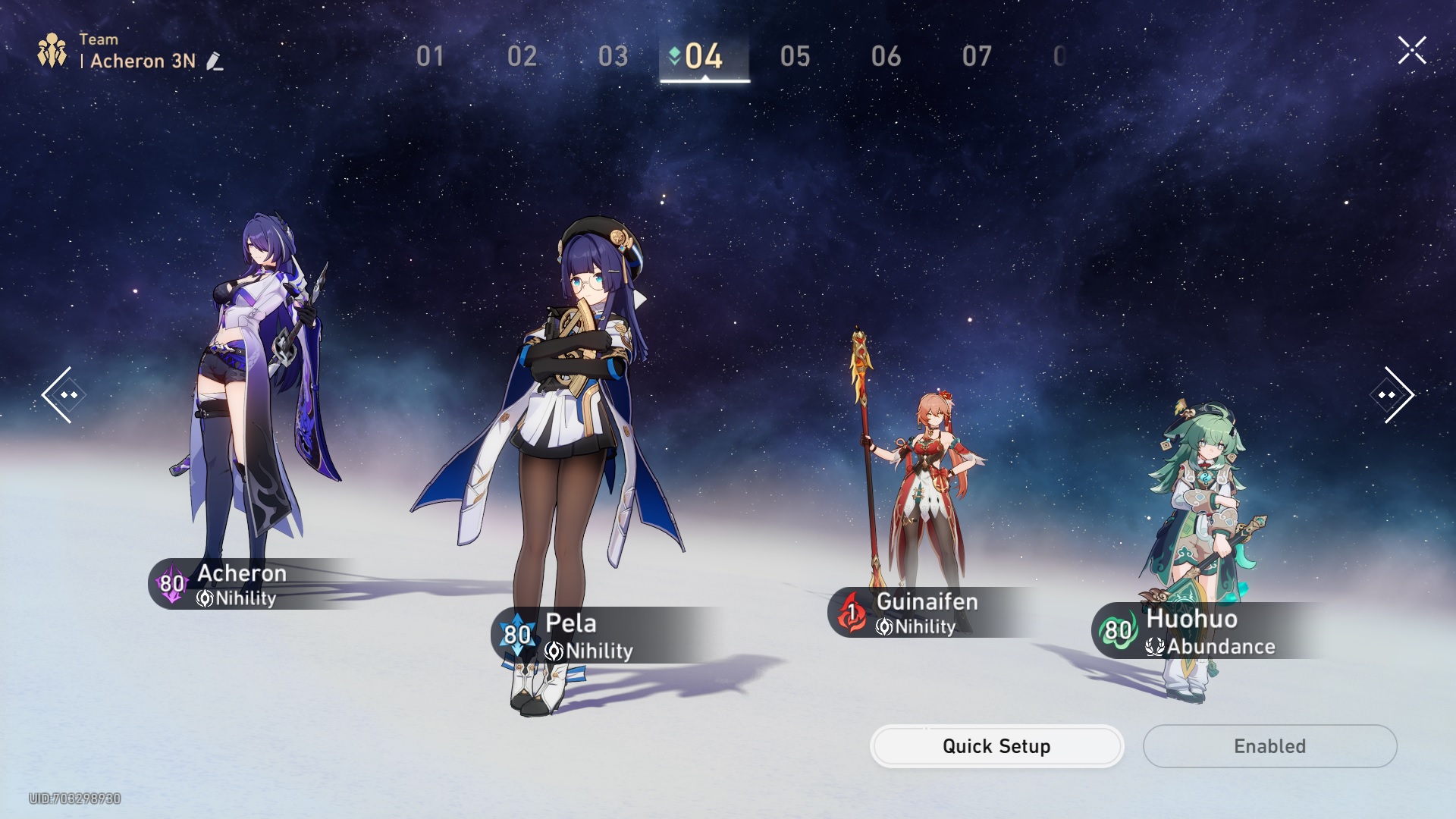Select Guinaifen's character slot label

[925, 612]
